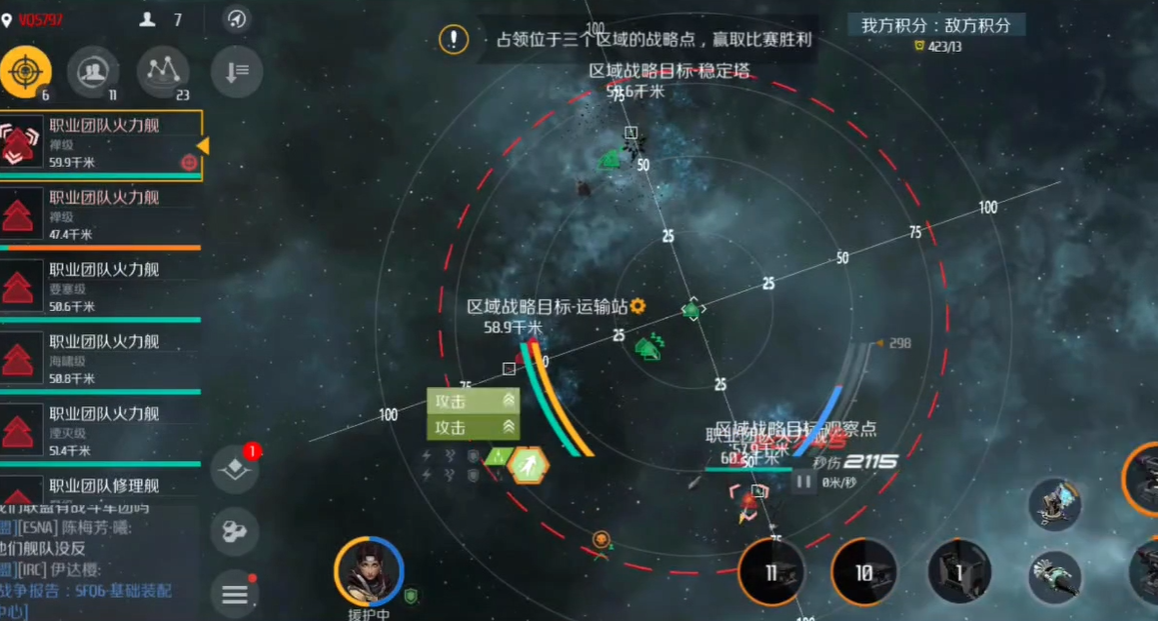The image size is (1158, 621).
Task: Tap the character portrait labeled 援护中
Action: click(x=369, y=572)
